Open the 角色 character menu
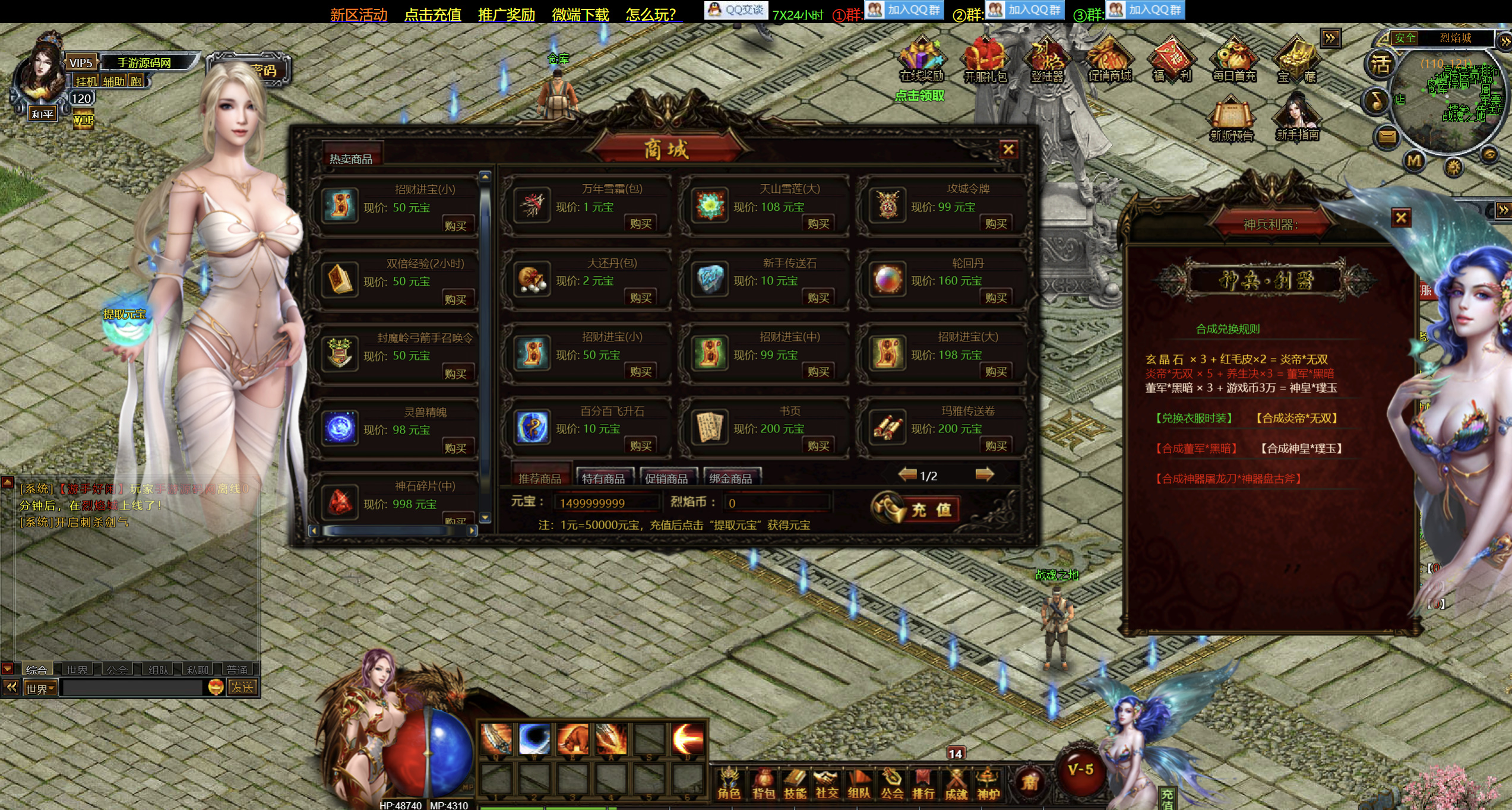The width and height of the screenshot is (1512, 810). pos(729,783)
